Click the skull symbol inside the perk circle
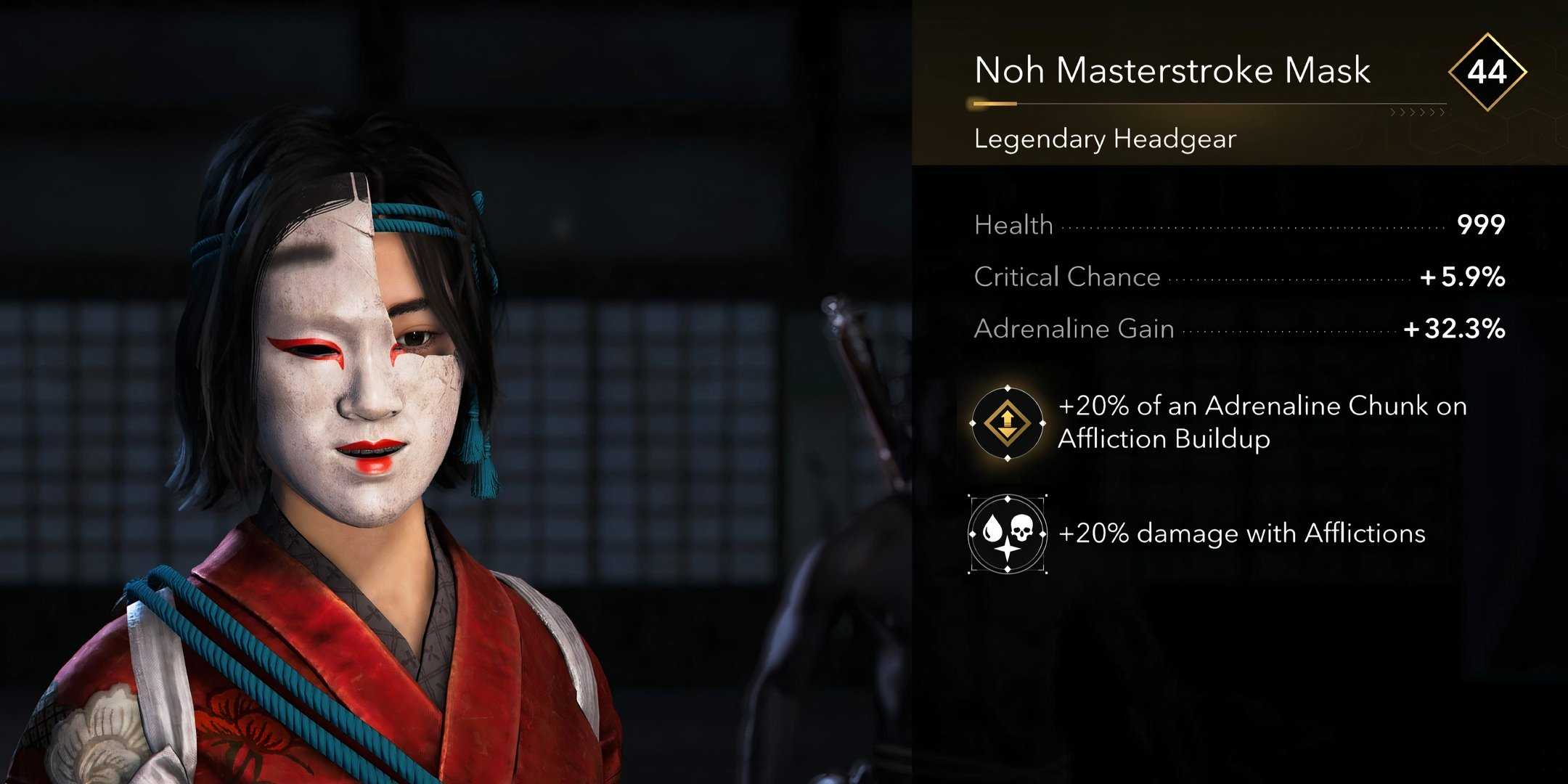 click(1022, 526)
